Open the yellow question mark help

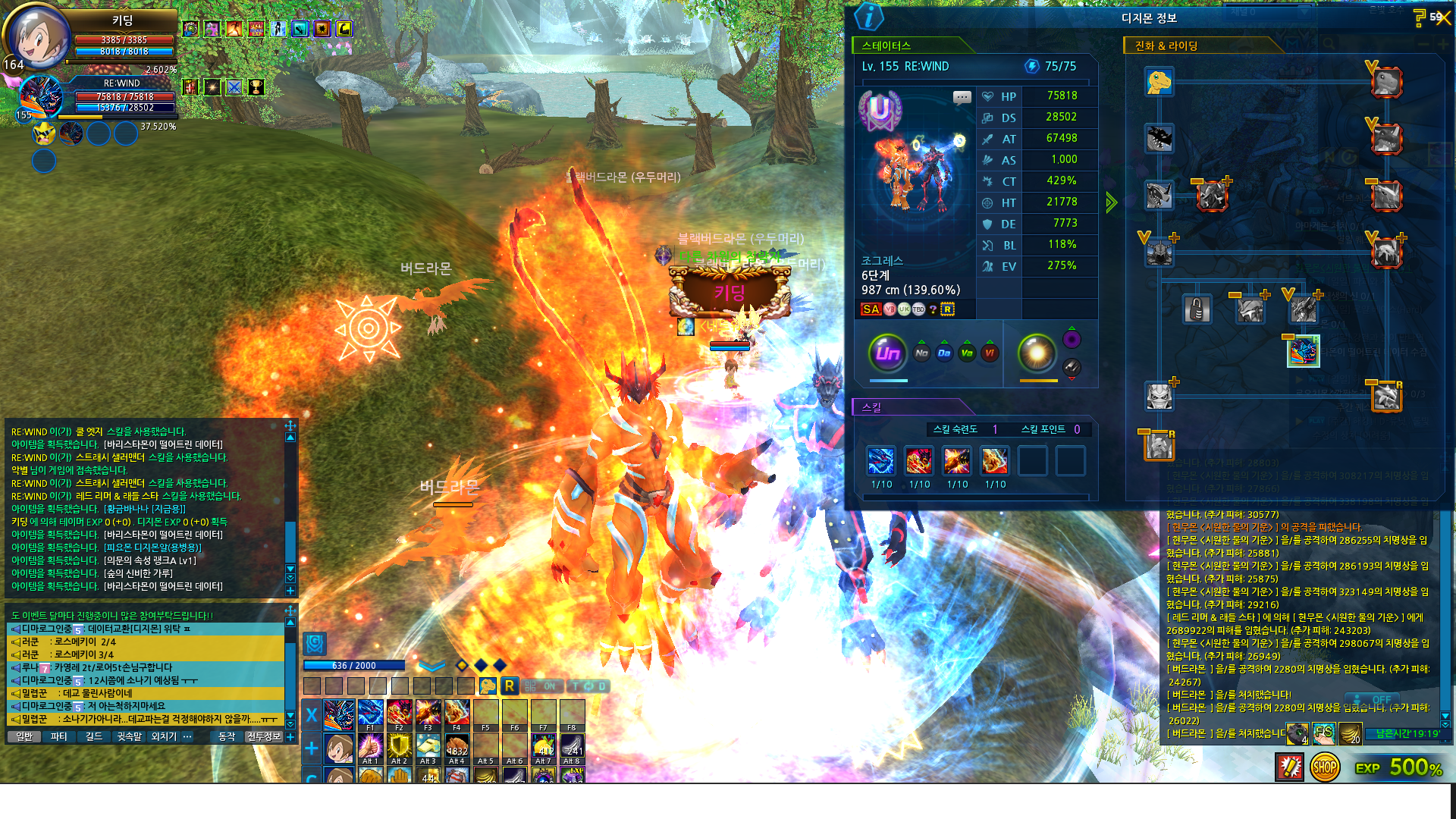tap(1419, 18)
